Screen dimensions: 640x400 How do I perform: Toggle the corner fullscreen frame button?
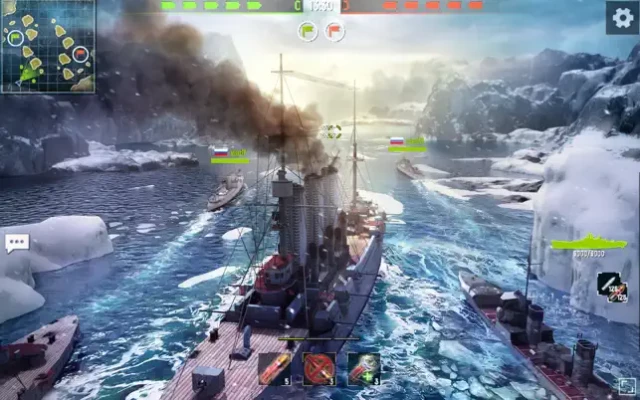click(625, 386)
